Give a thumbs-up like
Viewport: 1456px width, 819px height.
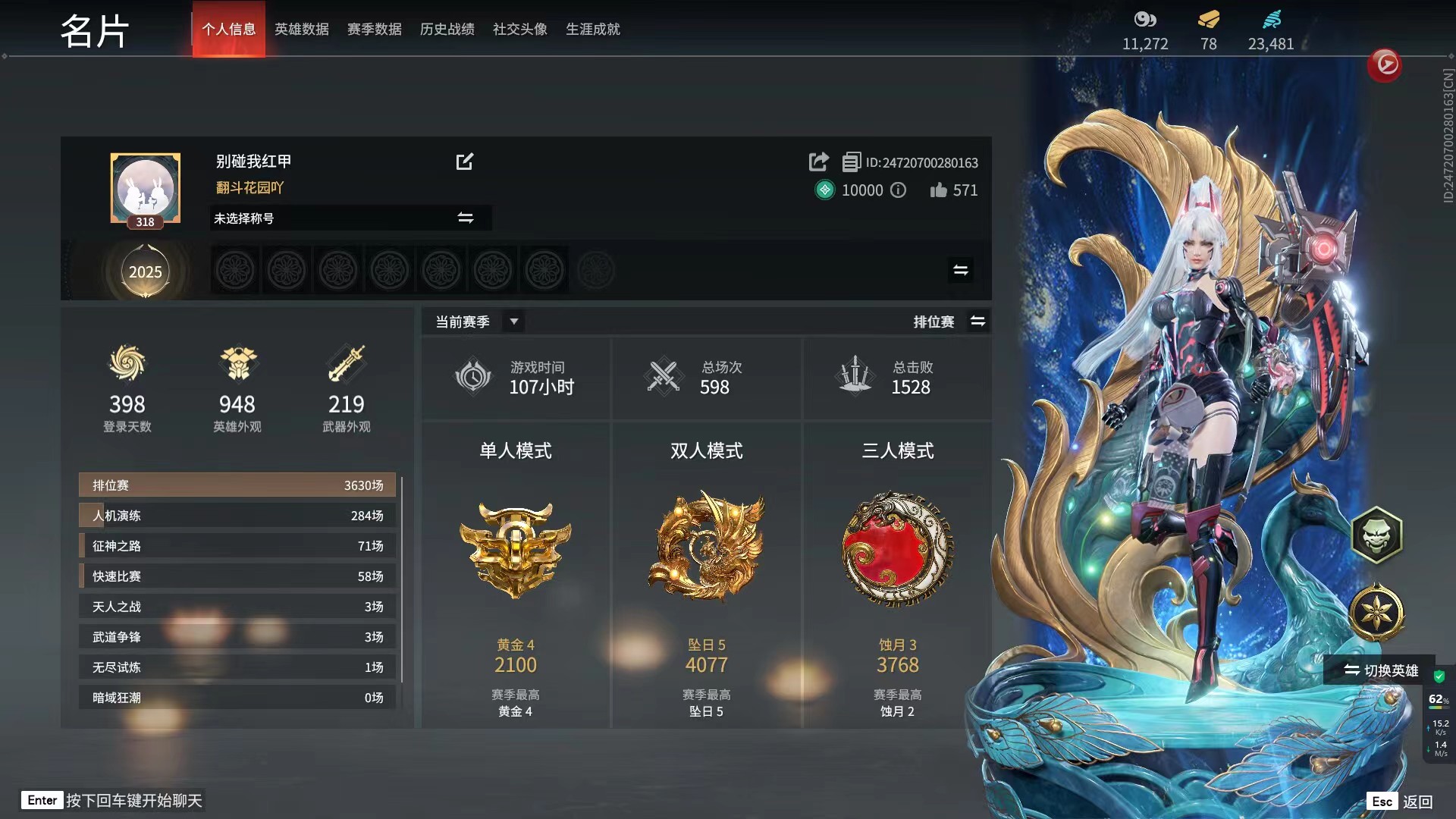[x=939, y=190]
